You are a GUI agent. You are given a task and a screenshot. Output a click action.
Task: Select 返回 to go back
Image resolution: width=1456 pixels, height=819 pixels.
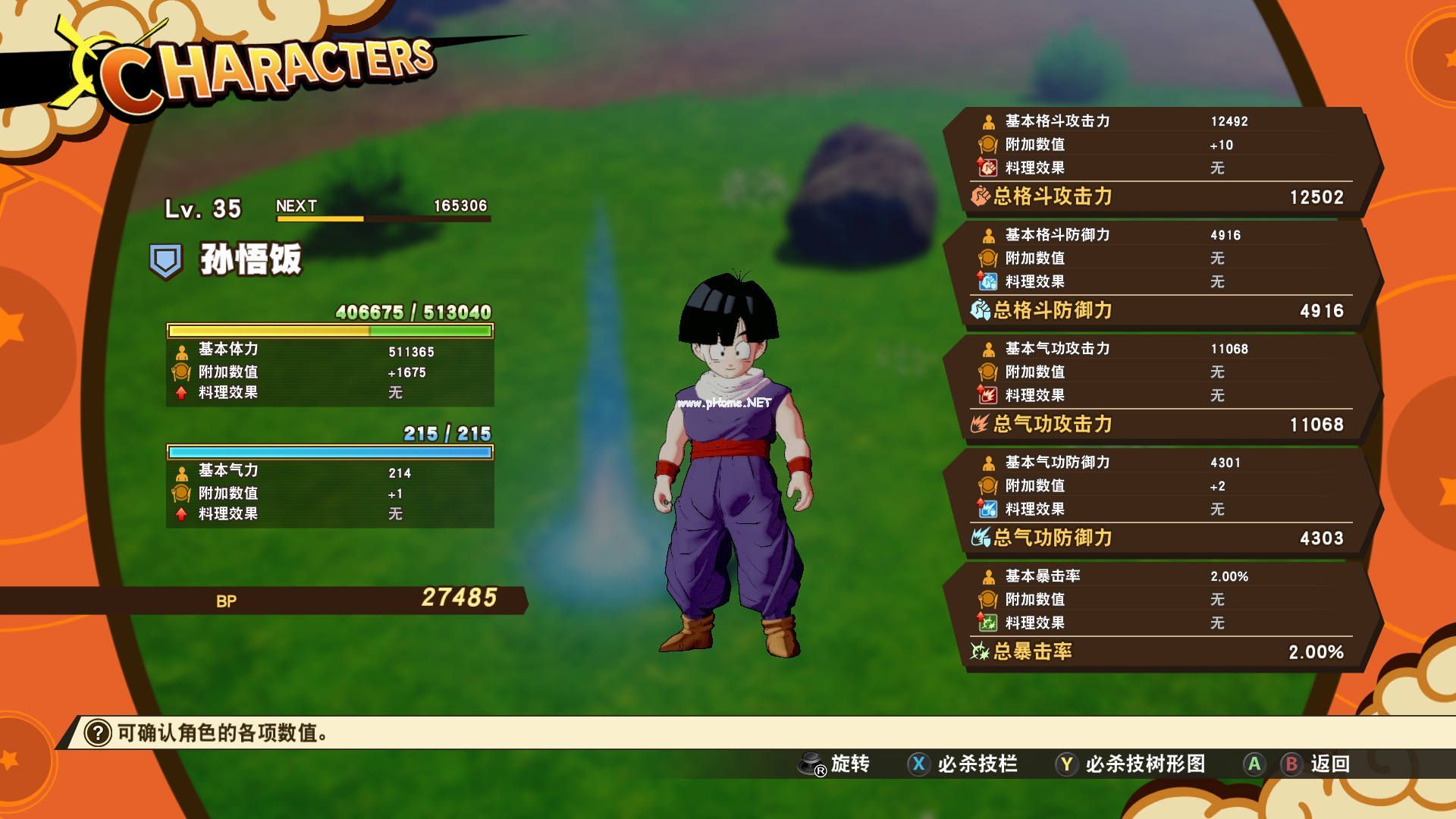click(x=1316, y=764)
